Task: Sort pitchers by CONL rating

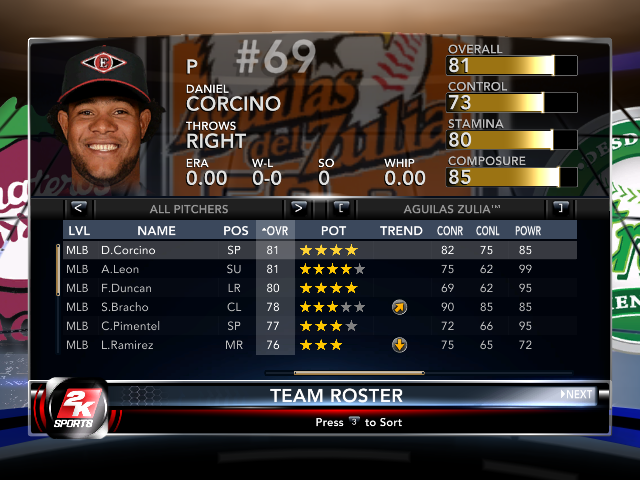Action: point(489,231)
